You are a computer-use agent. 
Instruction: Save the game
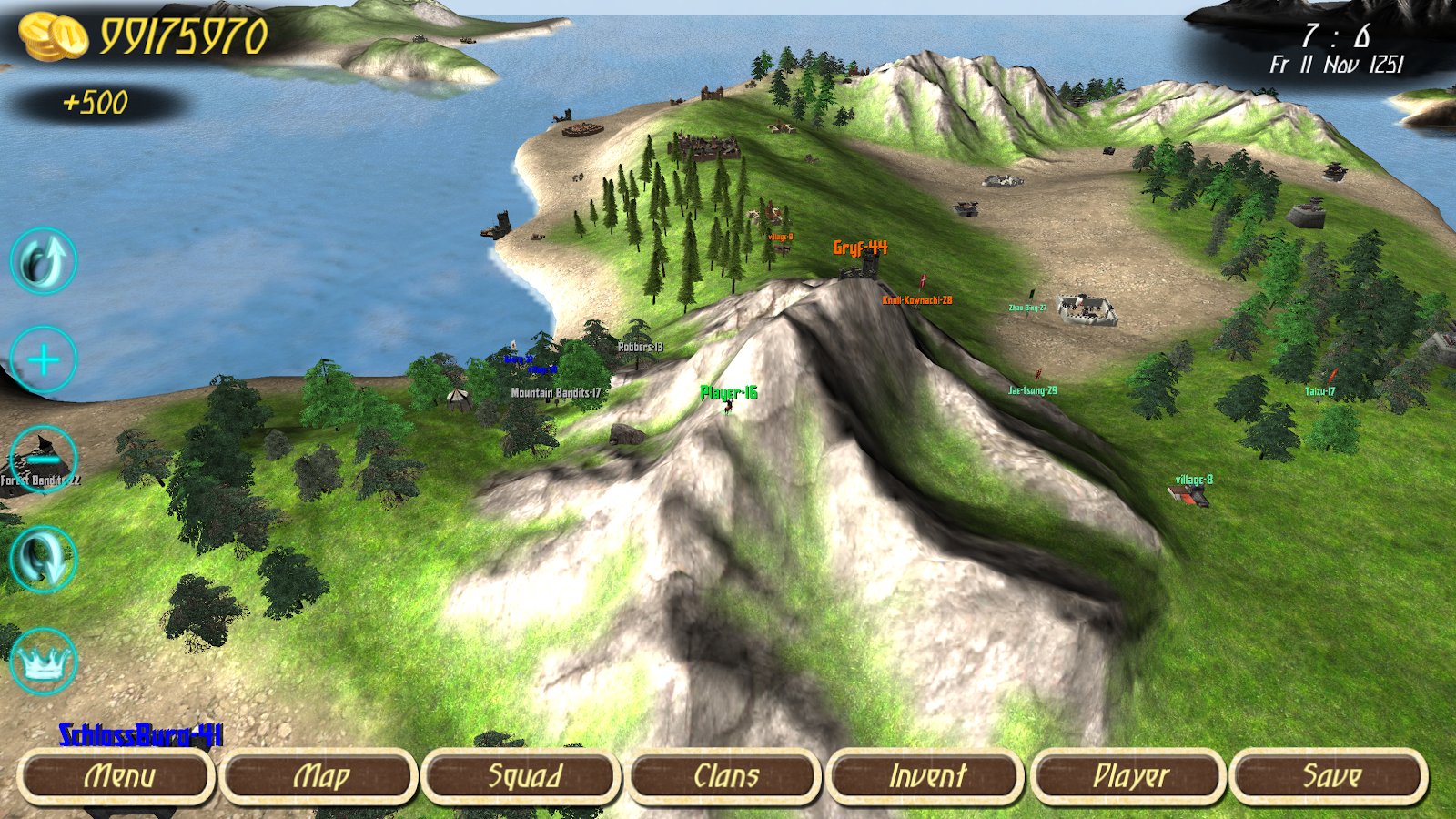tap(1330, 777)
